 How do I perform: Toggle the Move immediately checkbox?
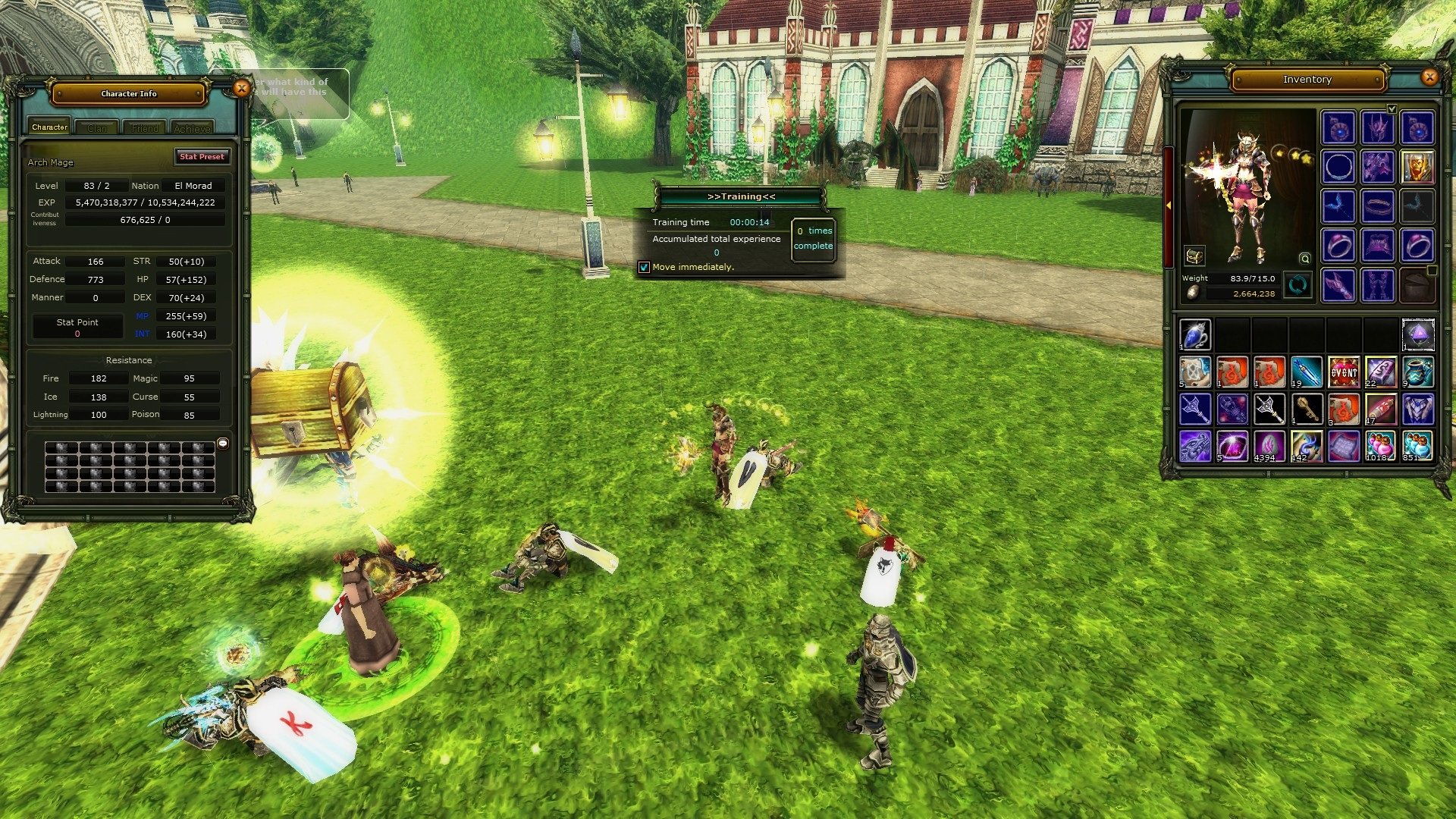(644, 267)
